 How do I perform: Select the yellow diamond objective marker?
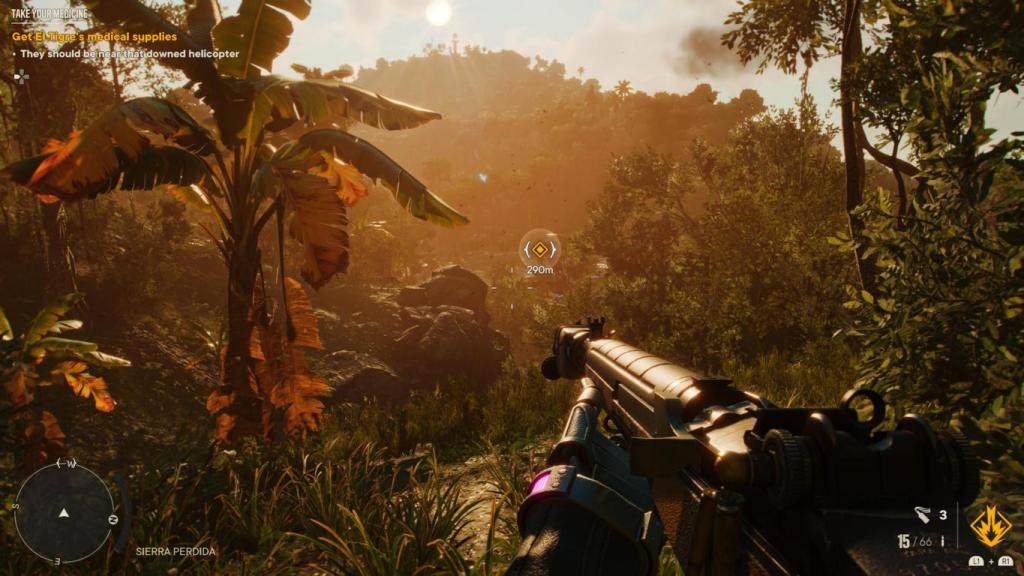pyautogui.click(x=540, y=249)
